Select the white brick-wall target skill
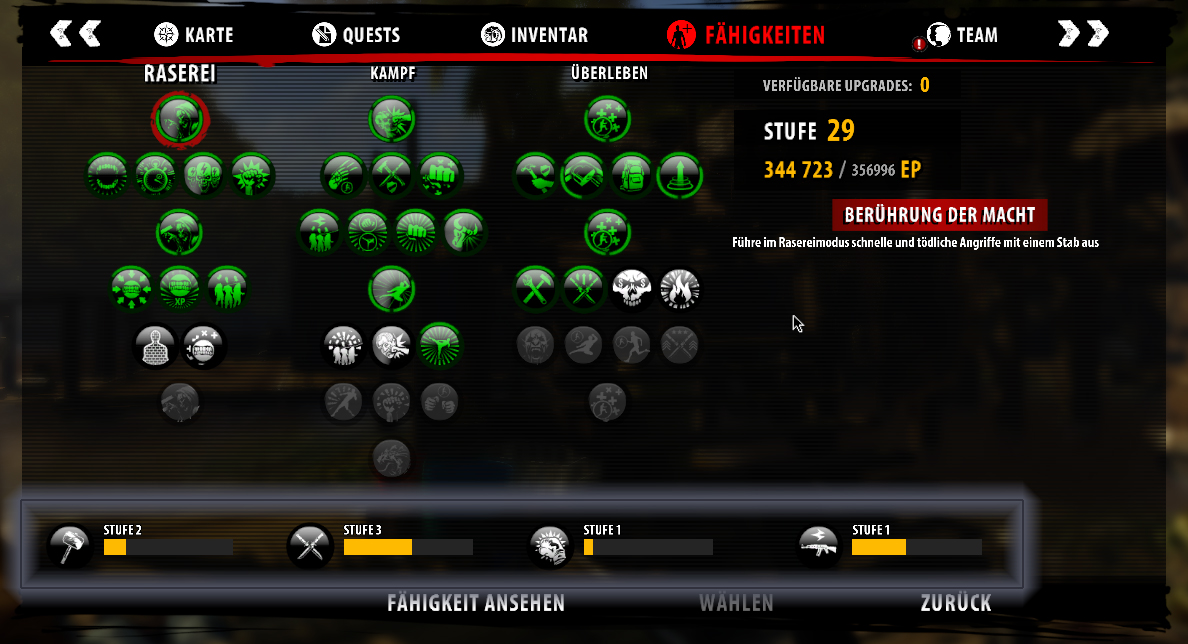This screenshot has width=1188, height=644. tap(155, 346)
